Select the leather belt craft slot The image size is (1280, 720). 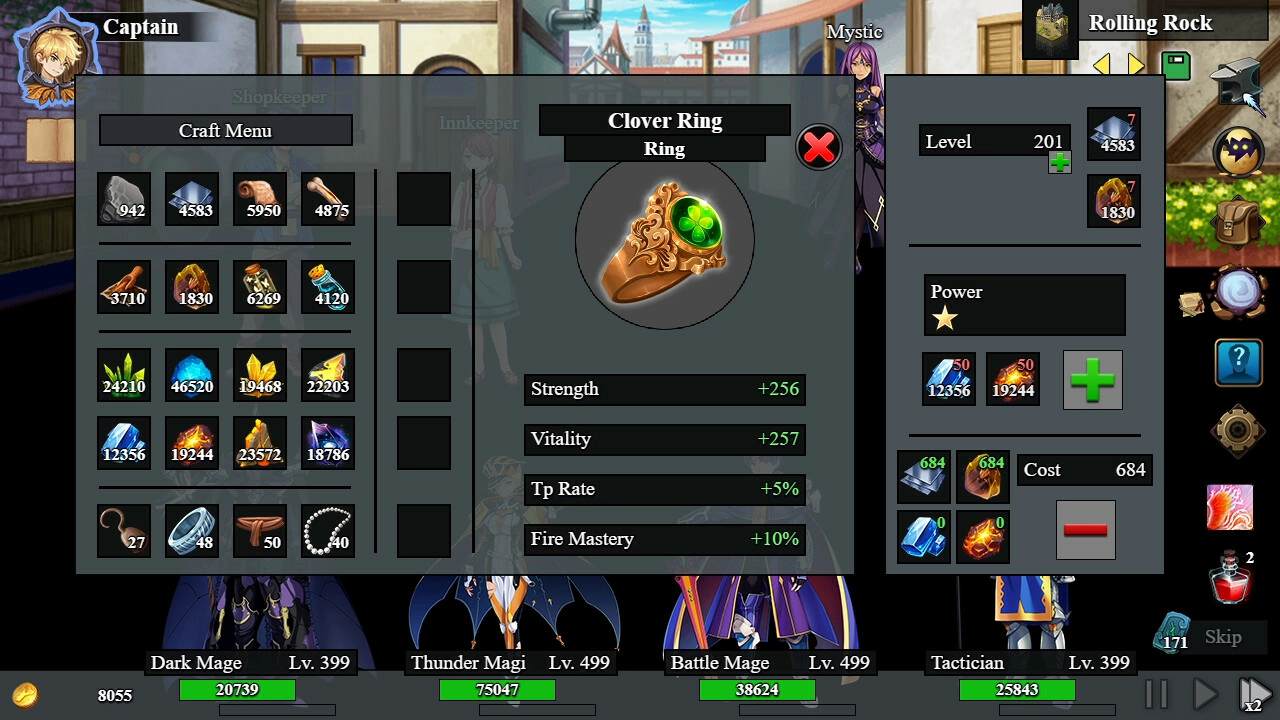[260, 530]
